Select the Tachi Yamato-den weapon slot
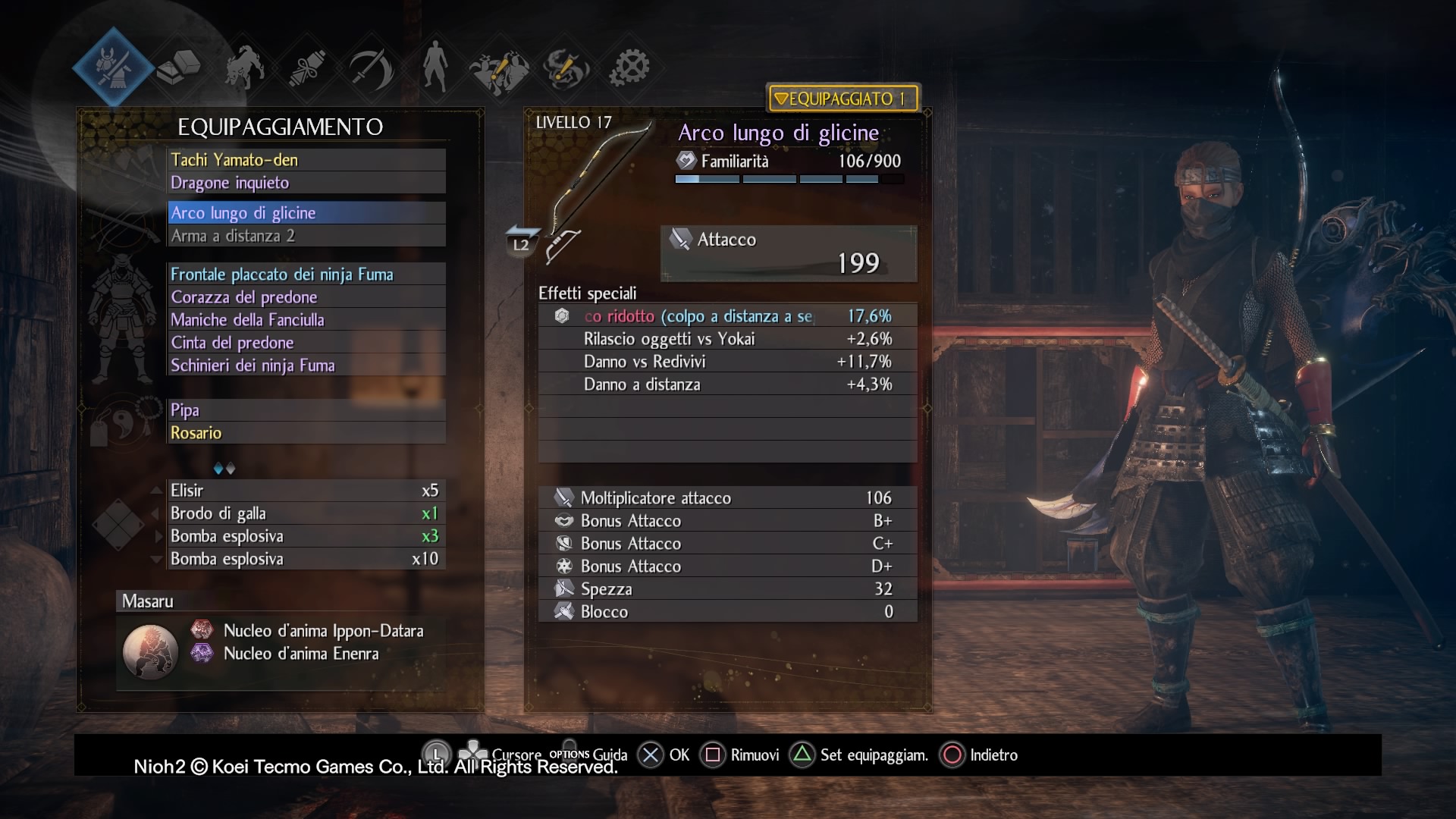This screenshot has width=1456, height=819. 306,160
